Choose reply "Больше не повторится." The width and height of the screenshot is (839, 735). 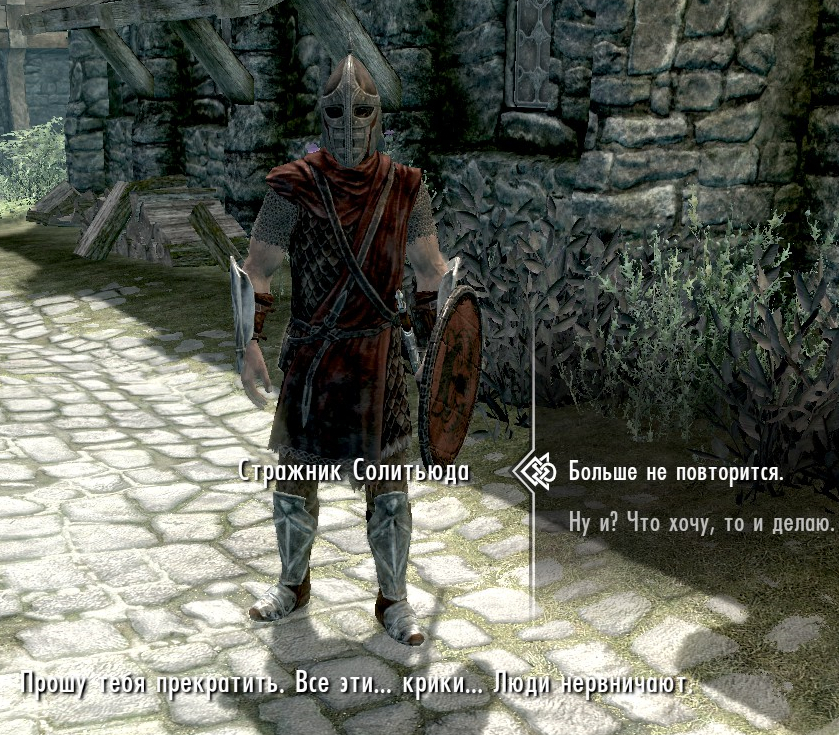pyautogui.click(x=675, y=472)
